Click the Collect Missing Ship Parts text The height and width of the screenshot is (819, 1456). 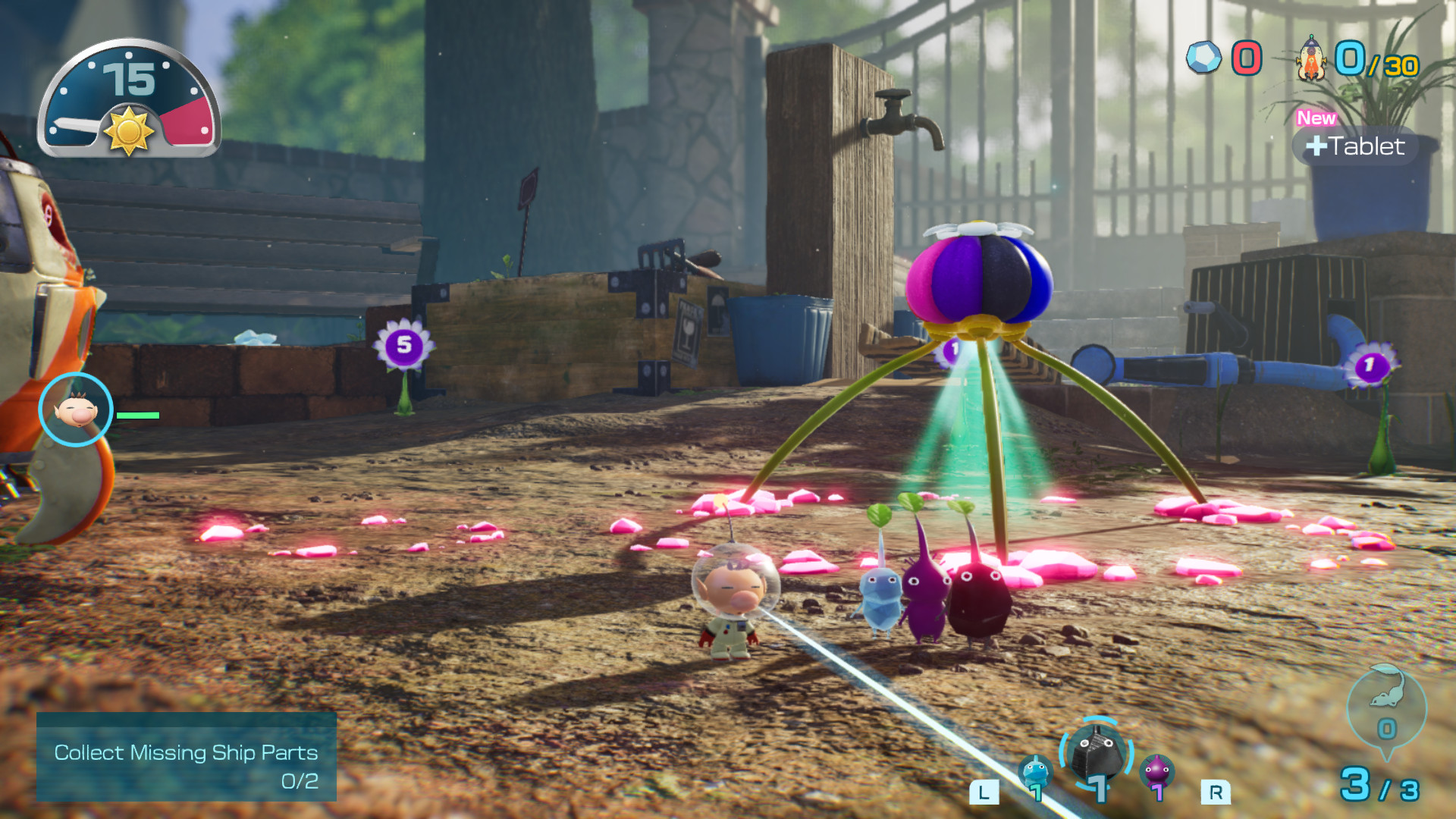(x=184, y=754)
